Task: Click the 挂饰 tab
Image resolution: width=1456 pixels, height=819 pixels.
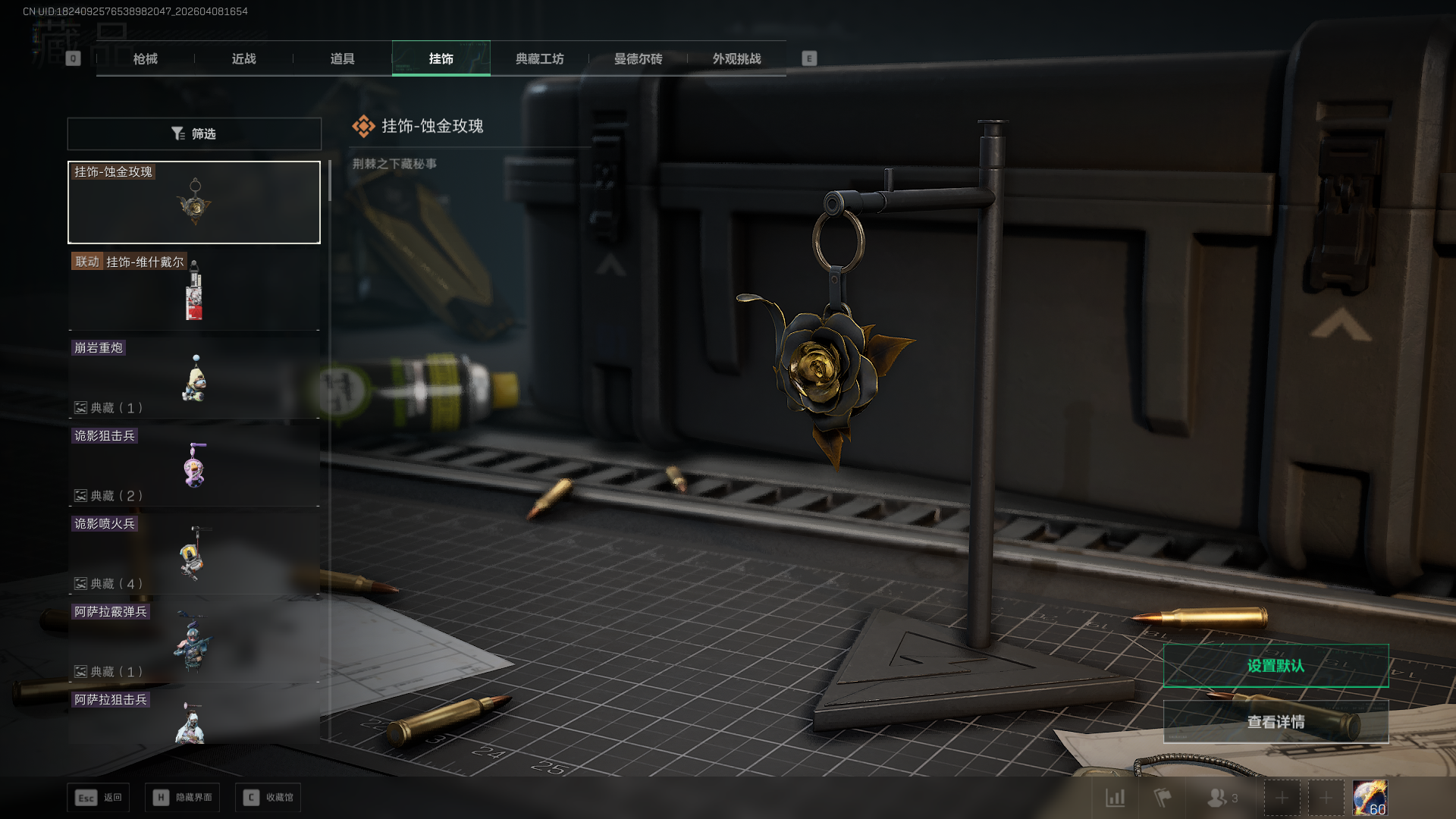Action: click(x=441, y=58)
